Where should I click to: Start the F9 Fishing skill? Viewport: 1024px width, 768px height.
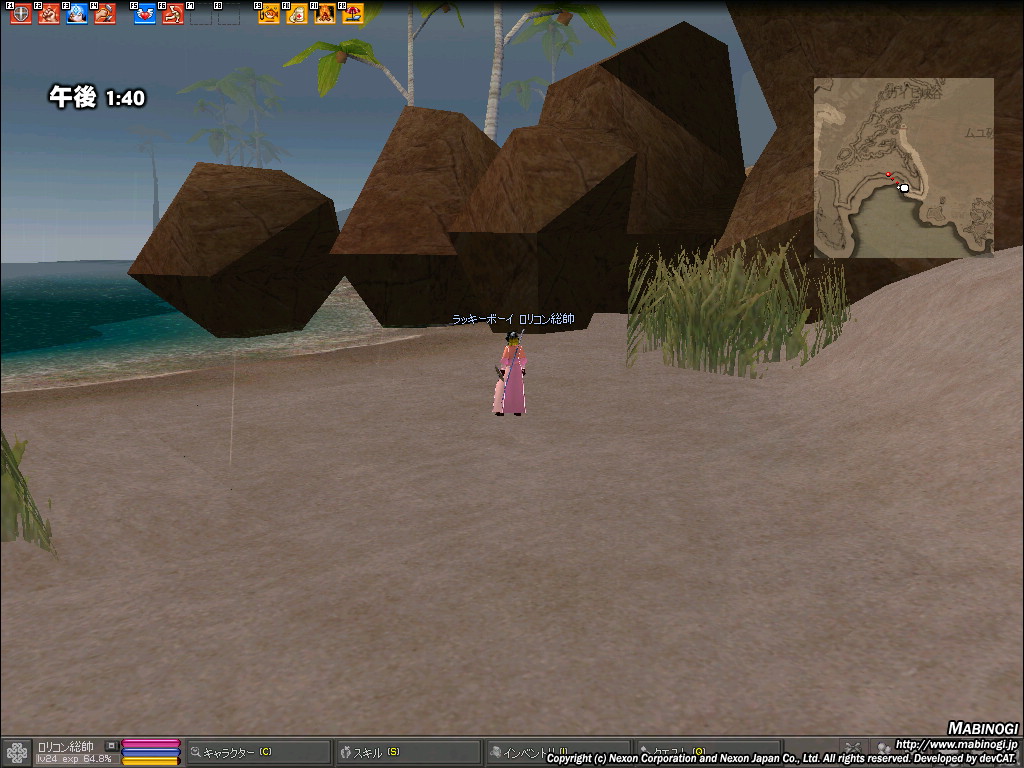pyautogui.click(x=268, y=14)
